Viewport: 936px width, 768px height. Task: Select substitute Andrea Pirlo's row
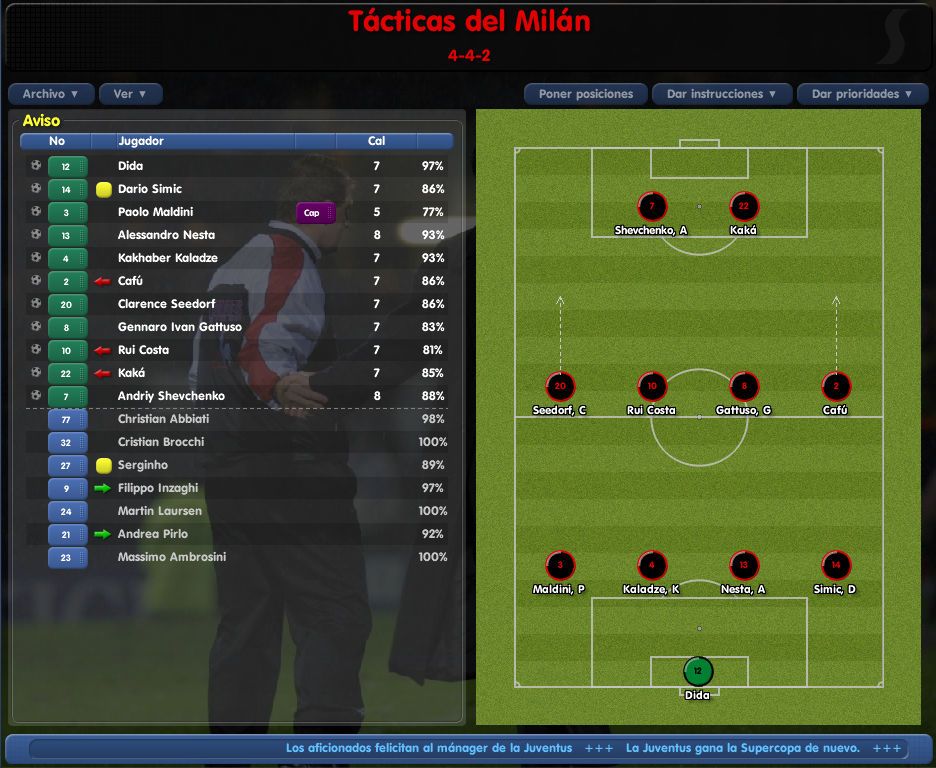(x=152, y=534)
